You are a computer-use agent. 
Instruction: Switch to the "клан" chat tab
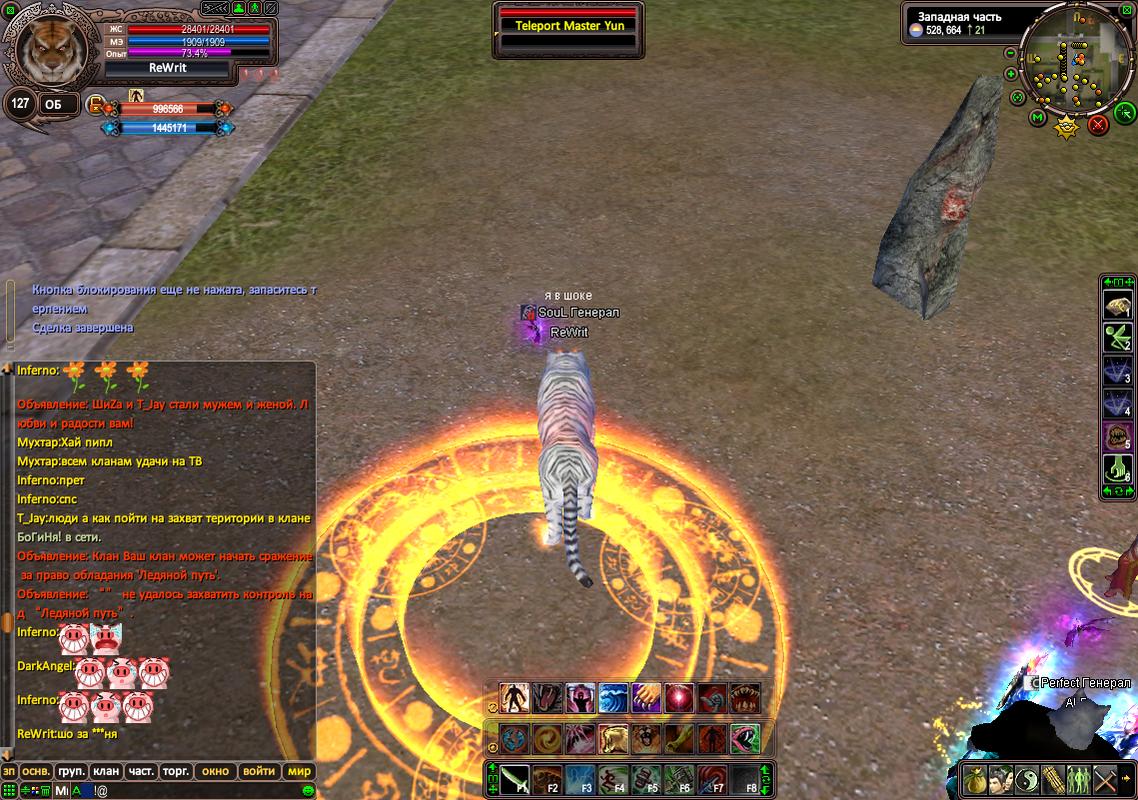coord(106,771)
